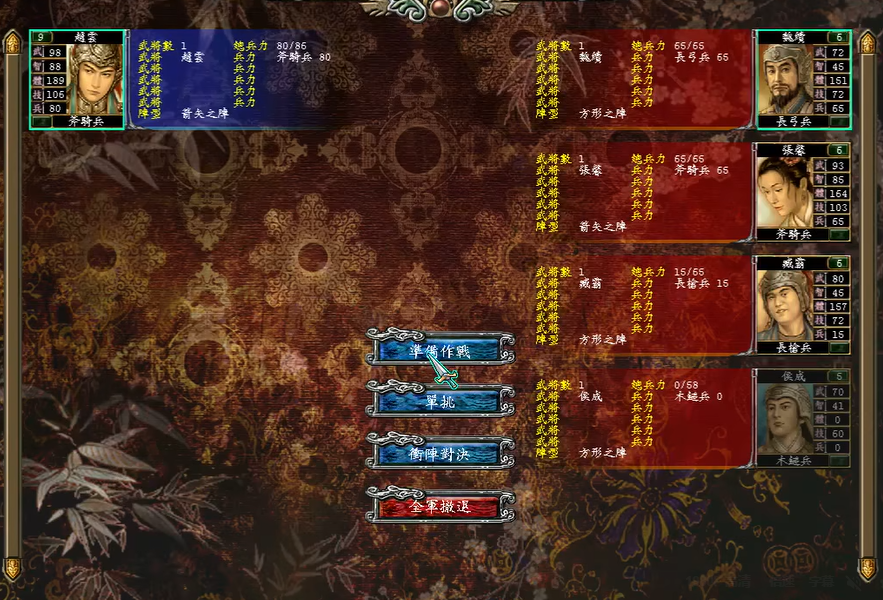Open 趙雲's blue army info panel

pyautogui.click(x=230, y=79)
